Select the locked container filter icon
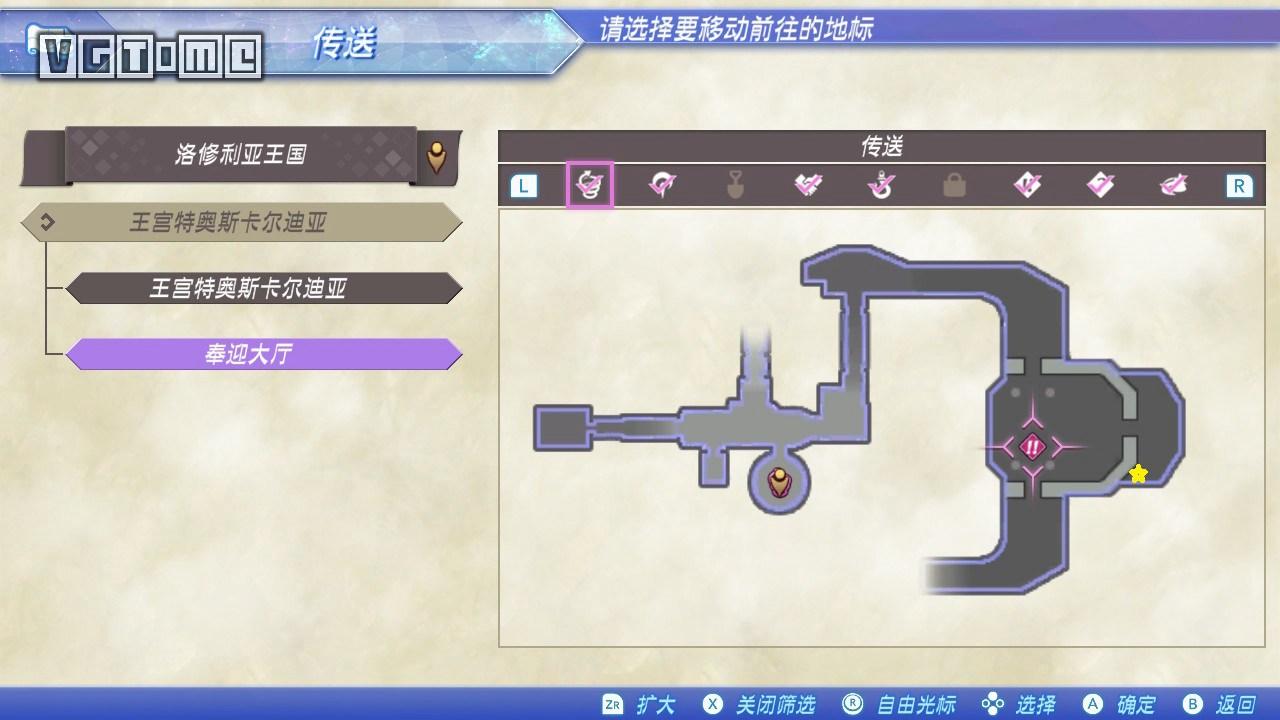The image size is (1280, 720). pyautogui.click(x=955, y=184)
